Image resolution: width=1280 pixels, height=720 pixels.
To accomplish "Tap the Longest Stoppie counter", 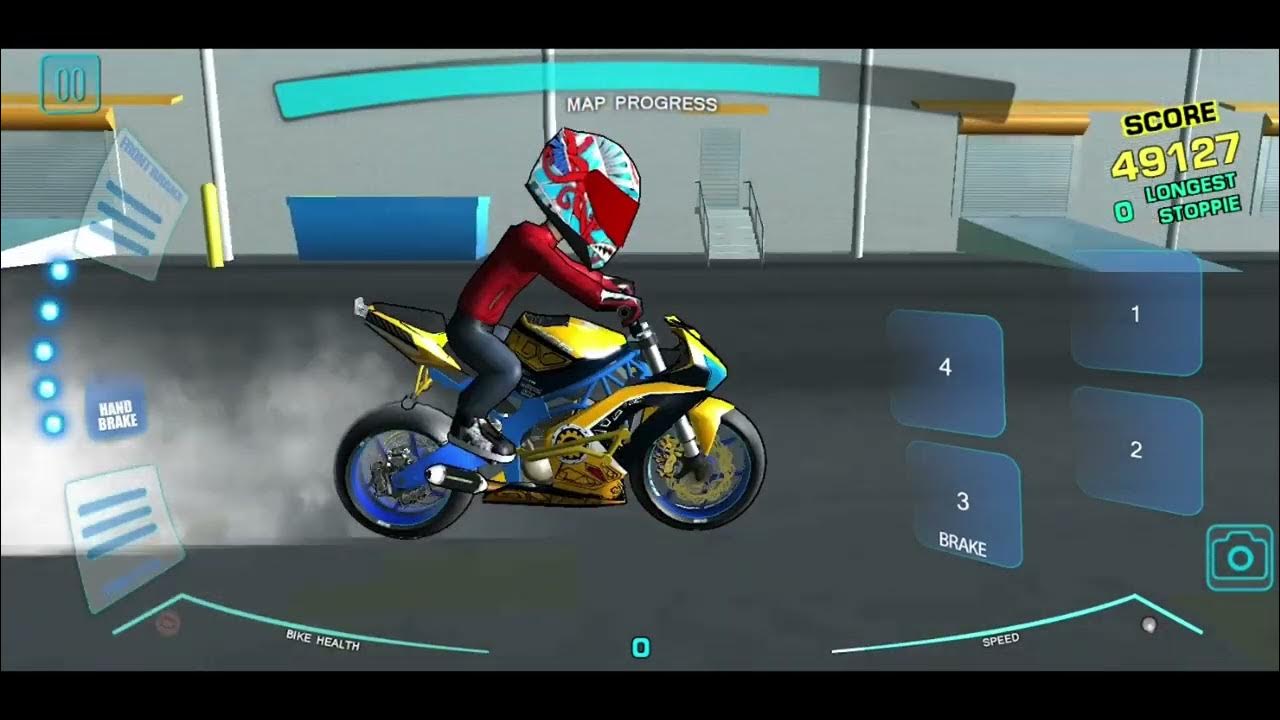I will pos(1187,196).
